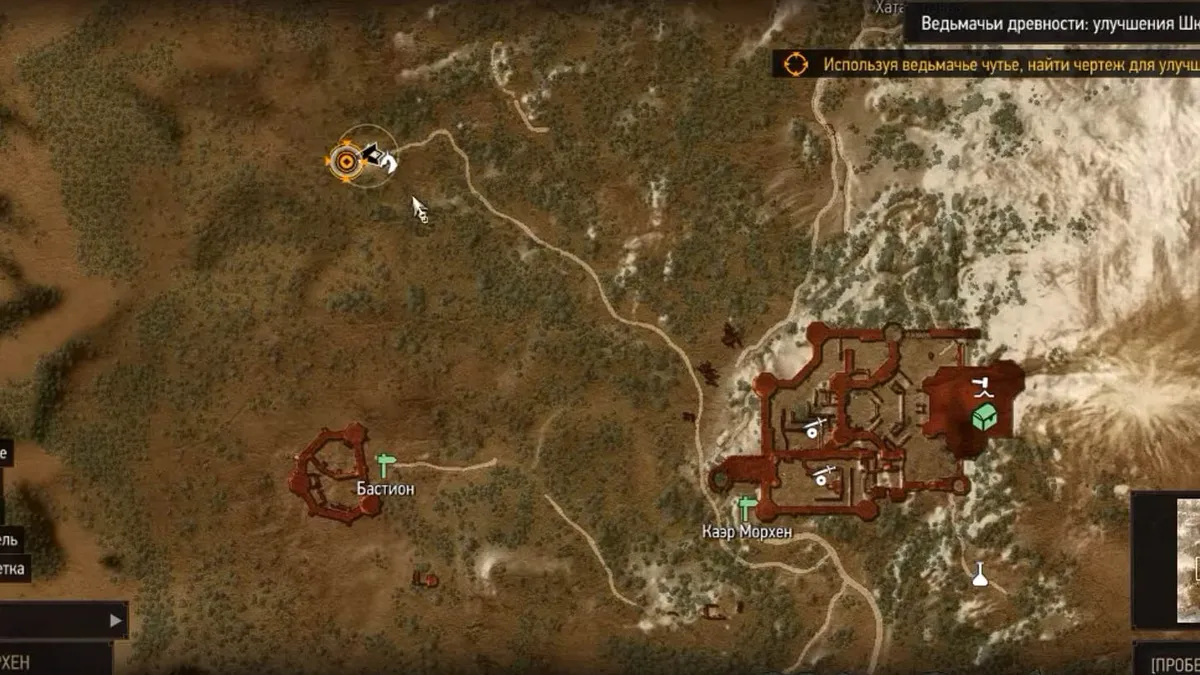This screenshot has height=675, width=1200.
Task: Click Geralt's white player position marker
Action: pyautogui.click(x=381, y=157)
